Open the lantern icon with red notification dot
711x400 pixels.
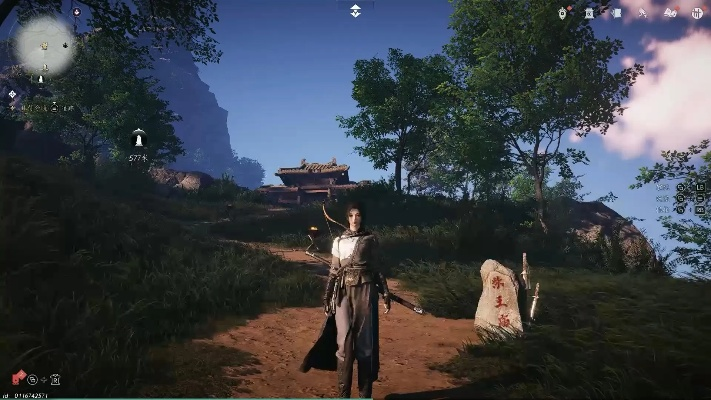pos(564,12)
